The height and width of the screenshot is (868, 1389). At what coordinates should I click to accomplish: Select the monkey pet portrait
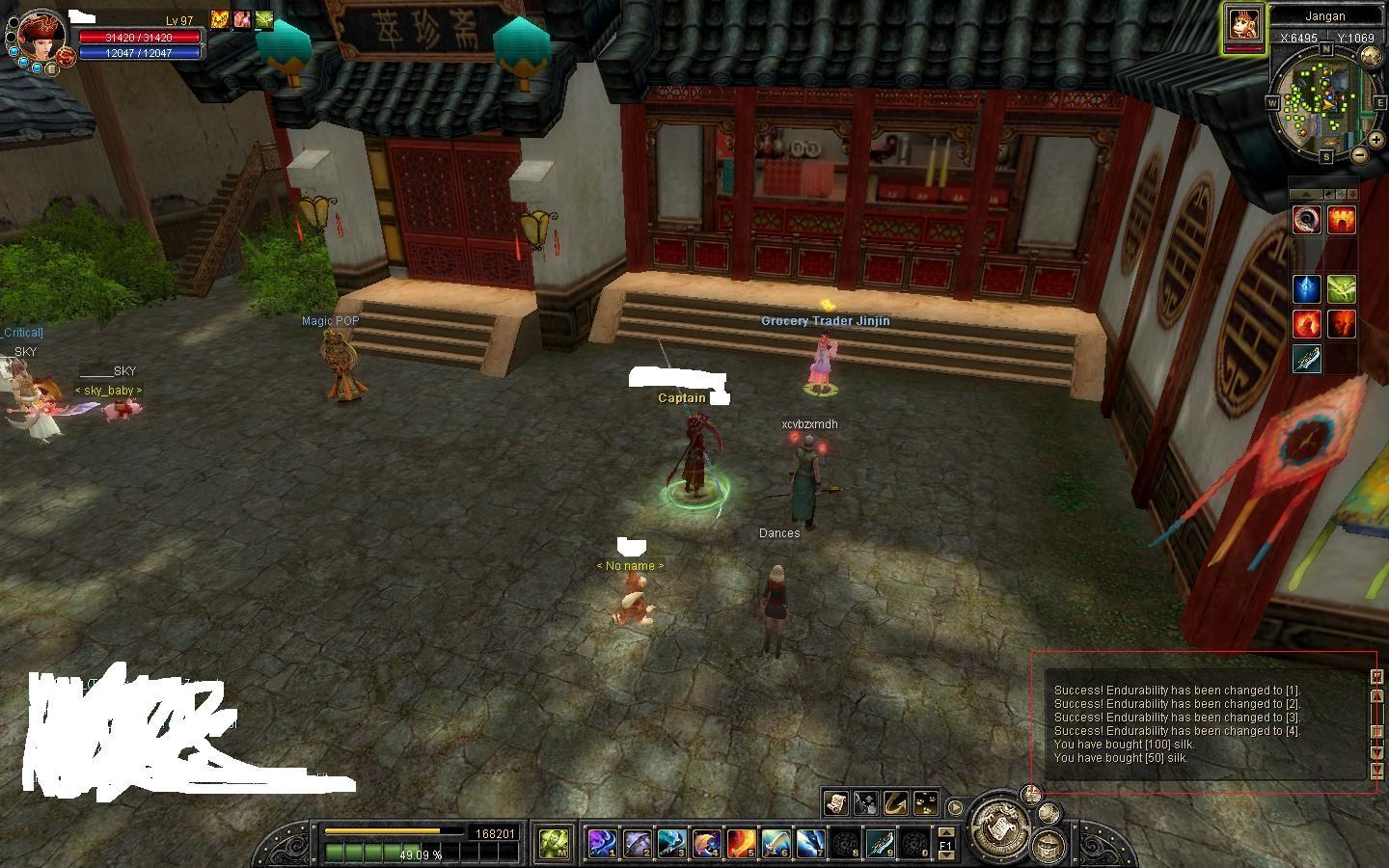[1243, 26]
